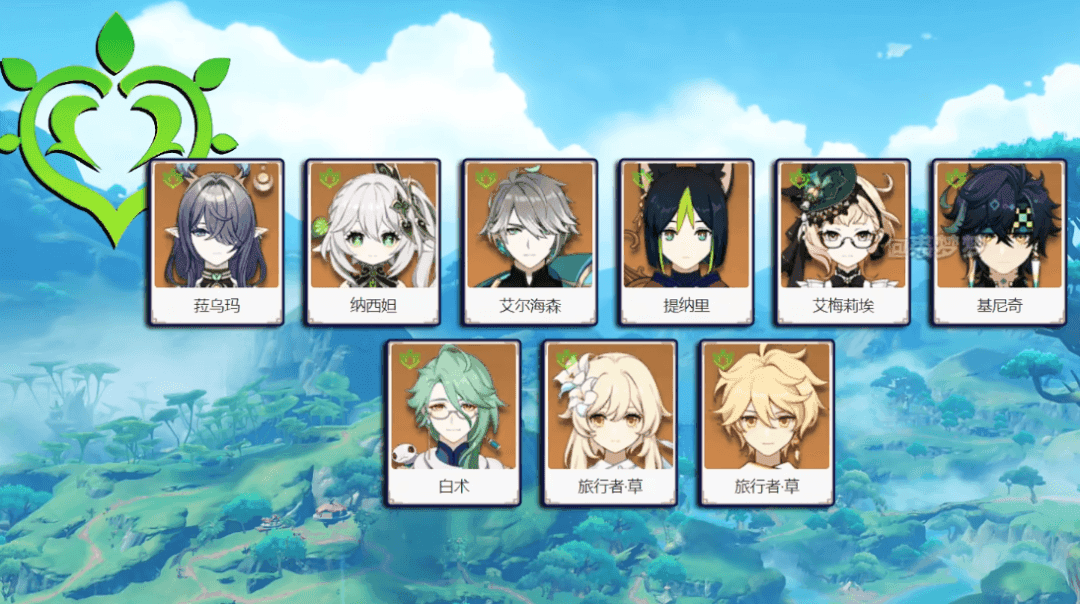The width and height of the screenshot is (1080, 604).
Task: Choose the male 旅行者·草 card
Action: pos(767,423)
